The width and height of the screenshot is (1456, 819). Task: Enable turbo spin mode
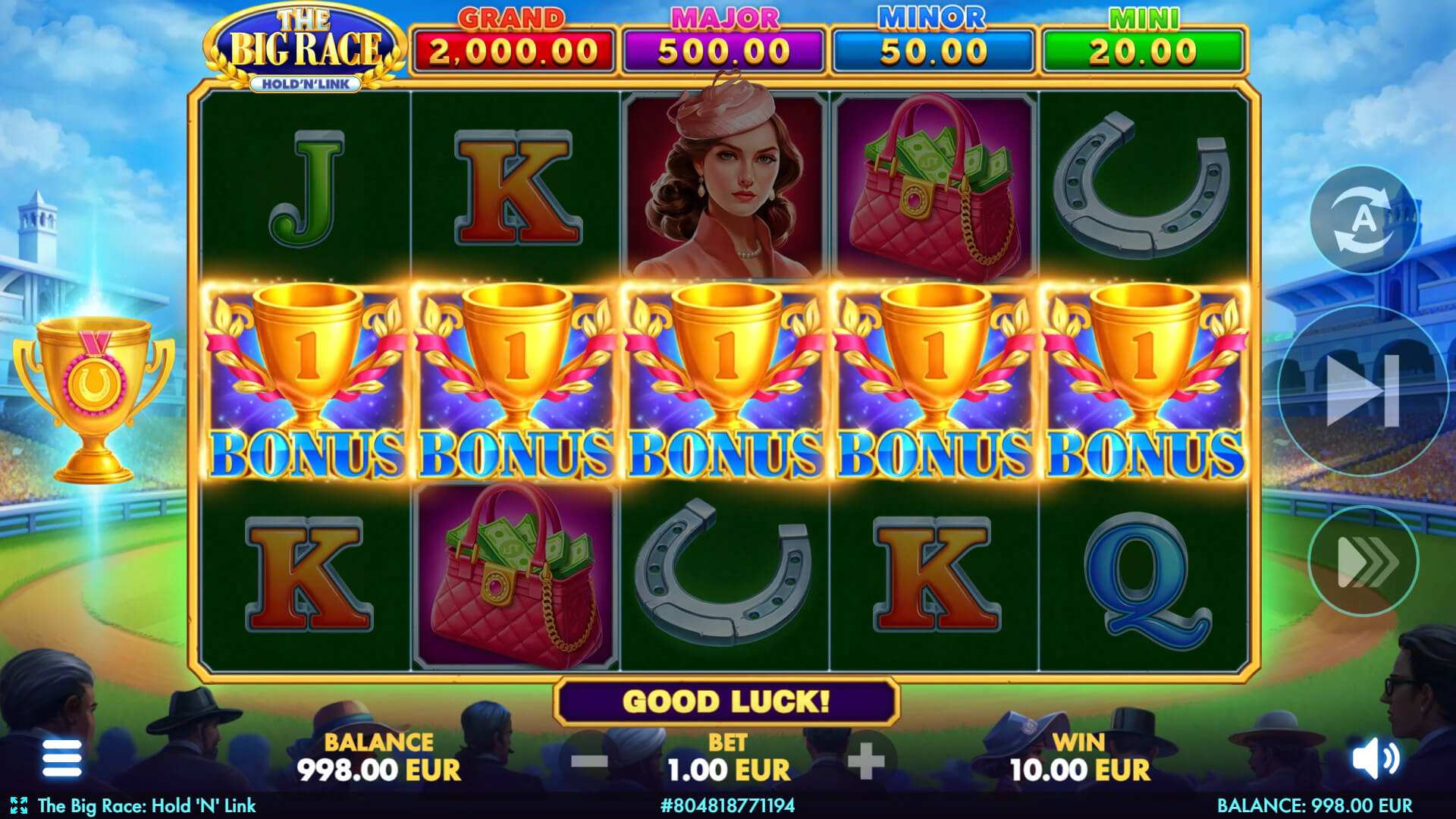(x=1365, y=561)
